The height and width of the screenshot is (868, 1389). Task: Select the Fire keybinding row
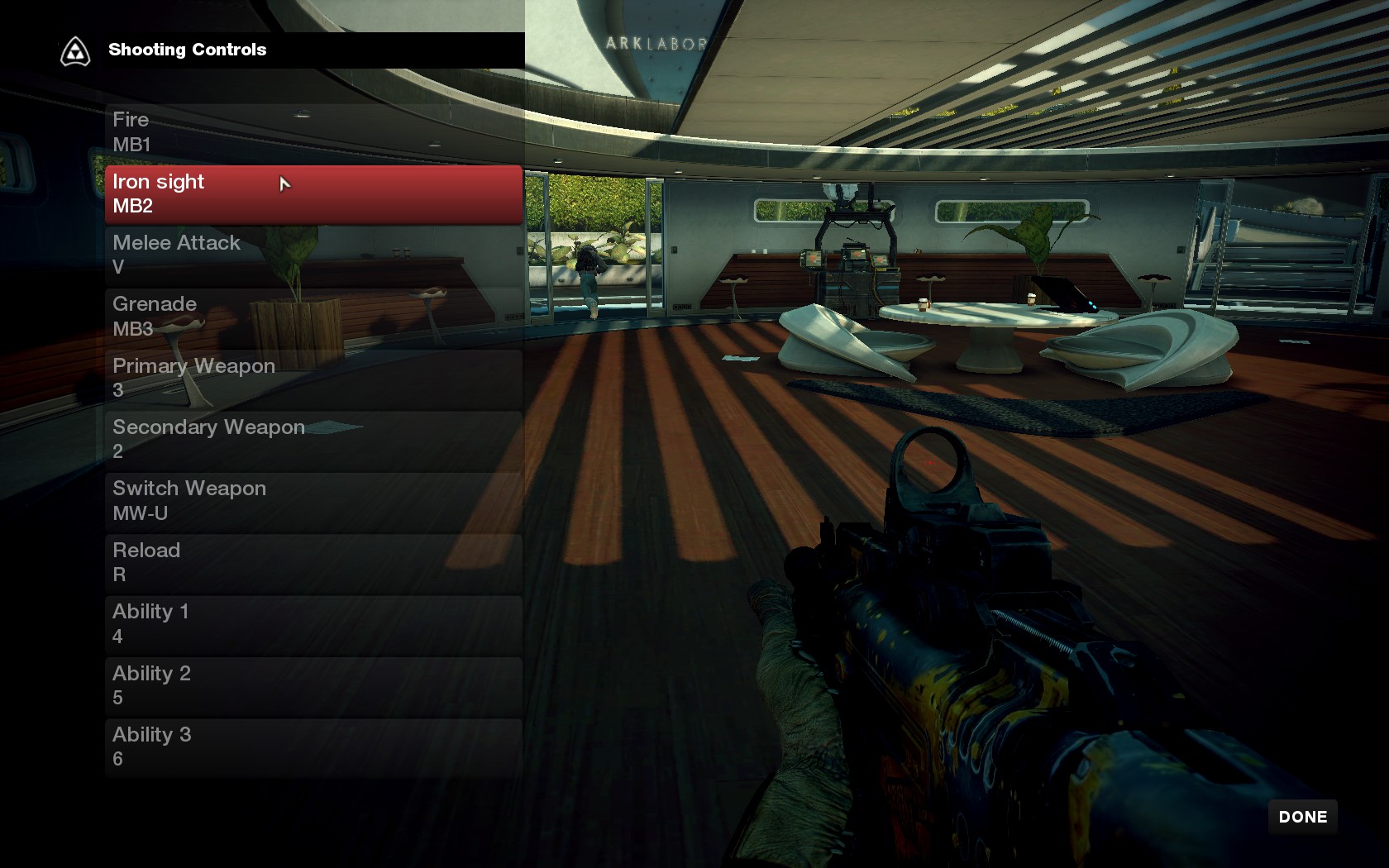(x=313, y=132)
